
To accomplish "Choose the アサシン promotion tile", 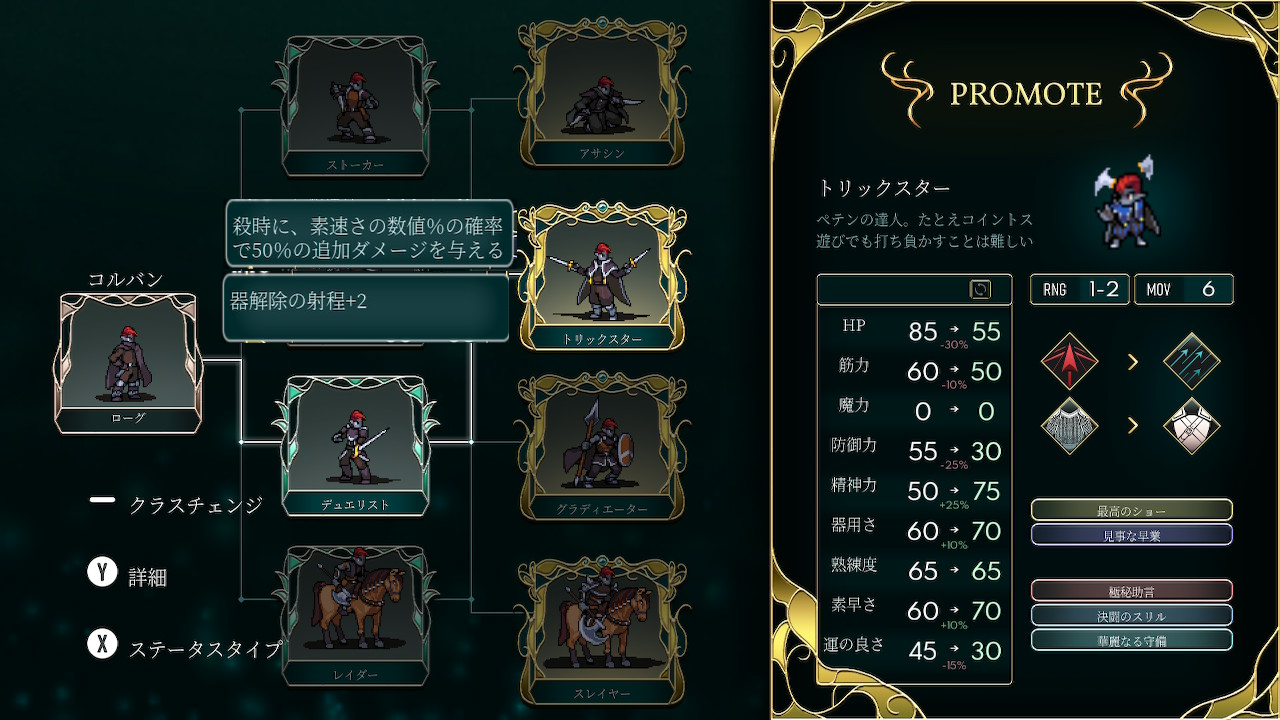I will tap(602, 95).
